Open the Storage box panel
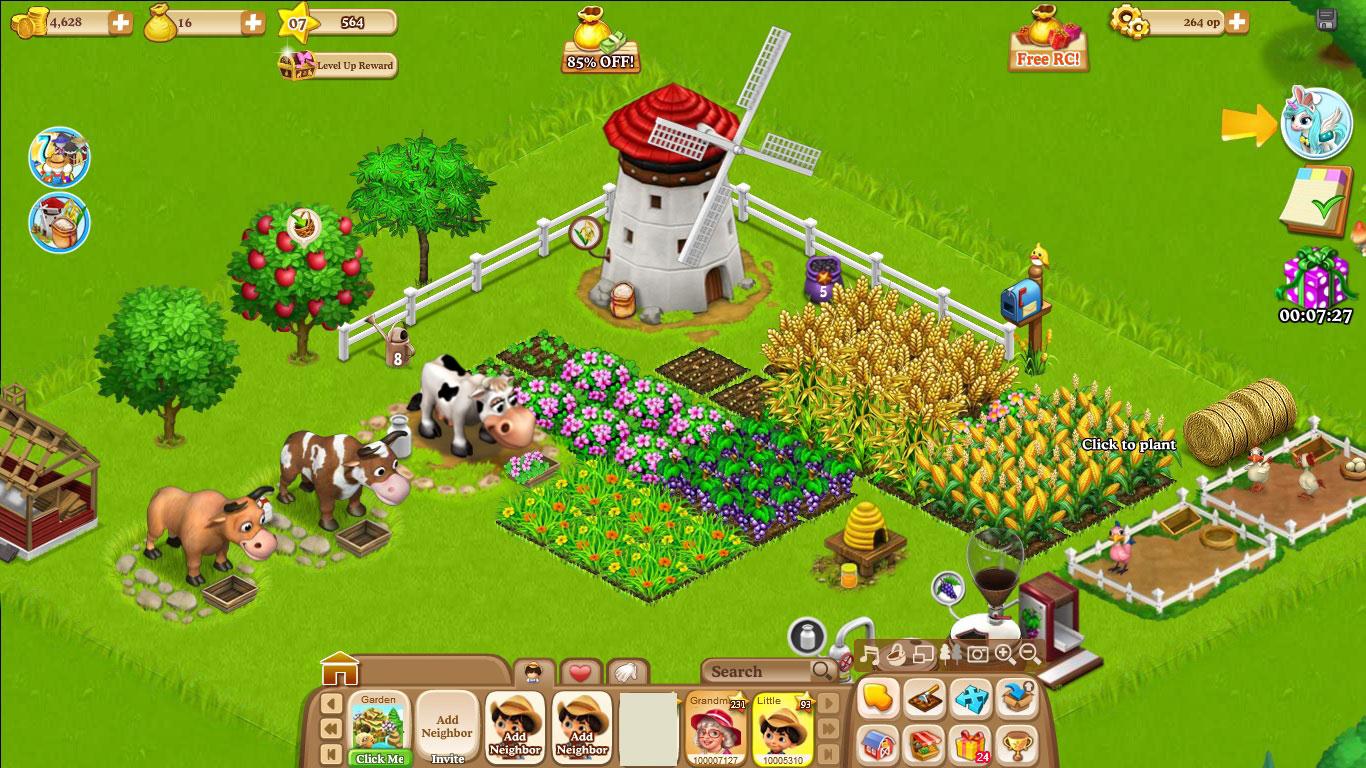1366x768 pixels. [1016, 698]
